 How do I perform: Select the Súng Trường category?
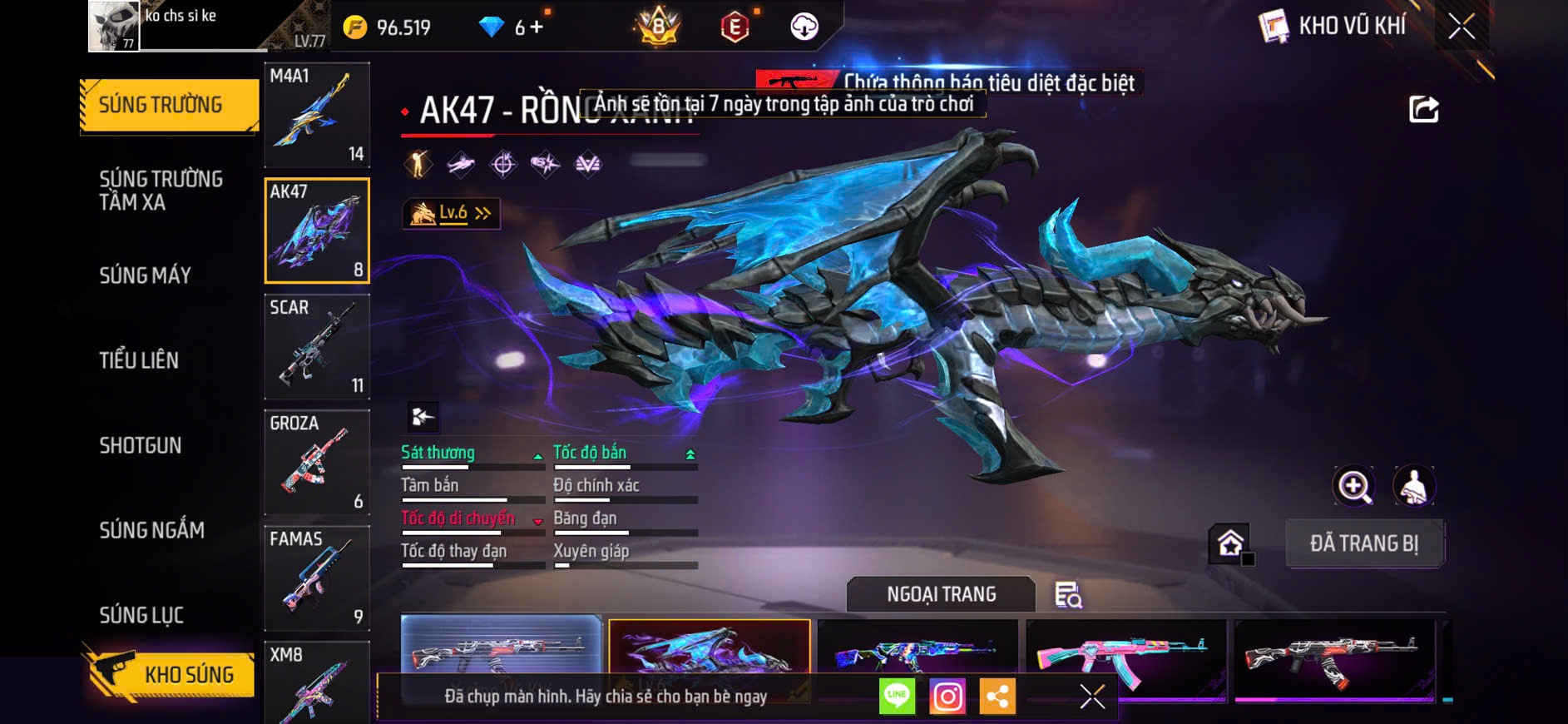[169, 105]
